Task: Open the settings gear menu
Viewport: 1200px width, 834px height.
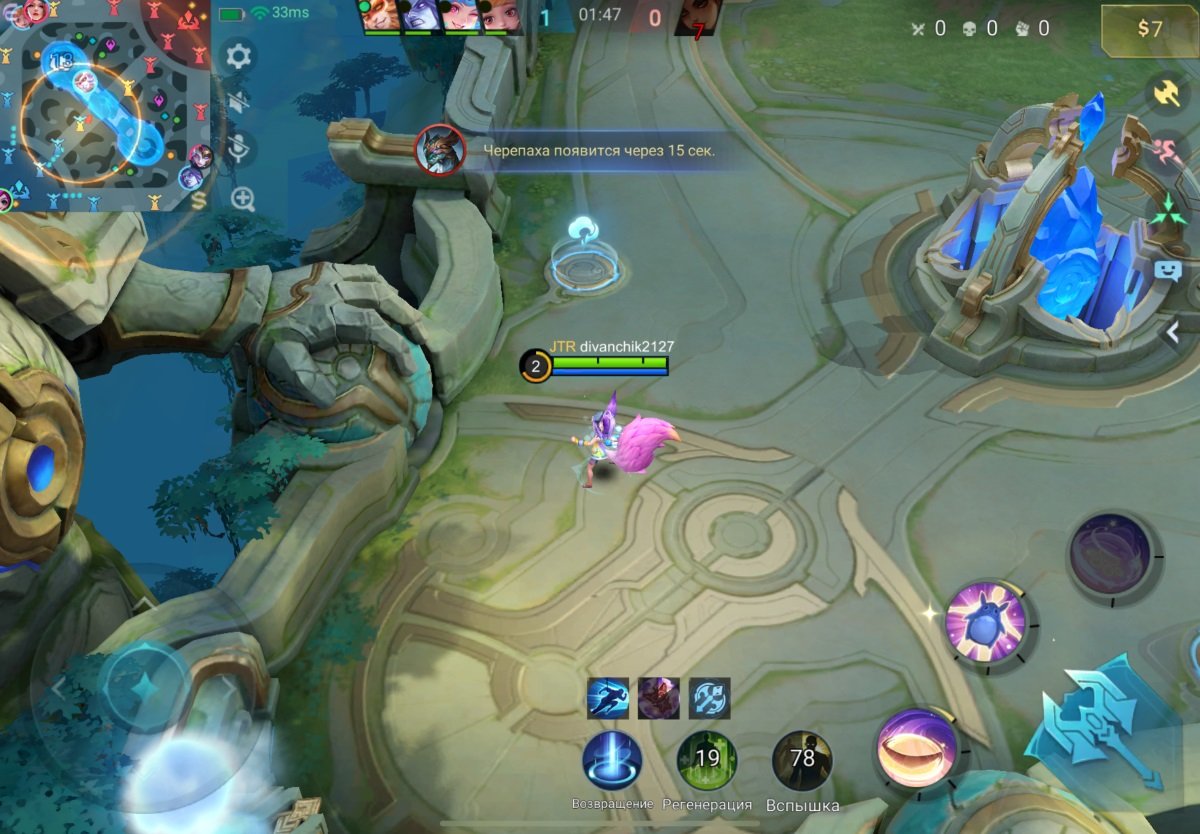Action: (x=238, y=55)
